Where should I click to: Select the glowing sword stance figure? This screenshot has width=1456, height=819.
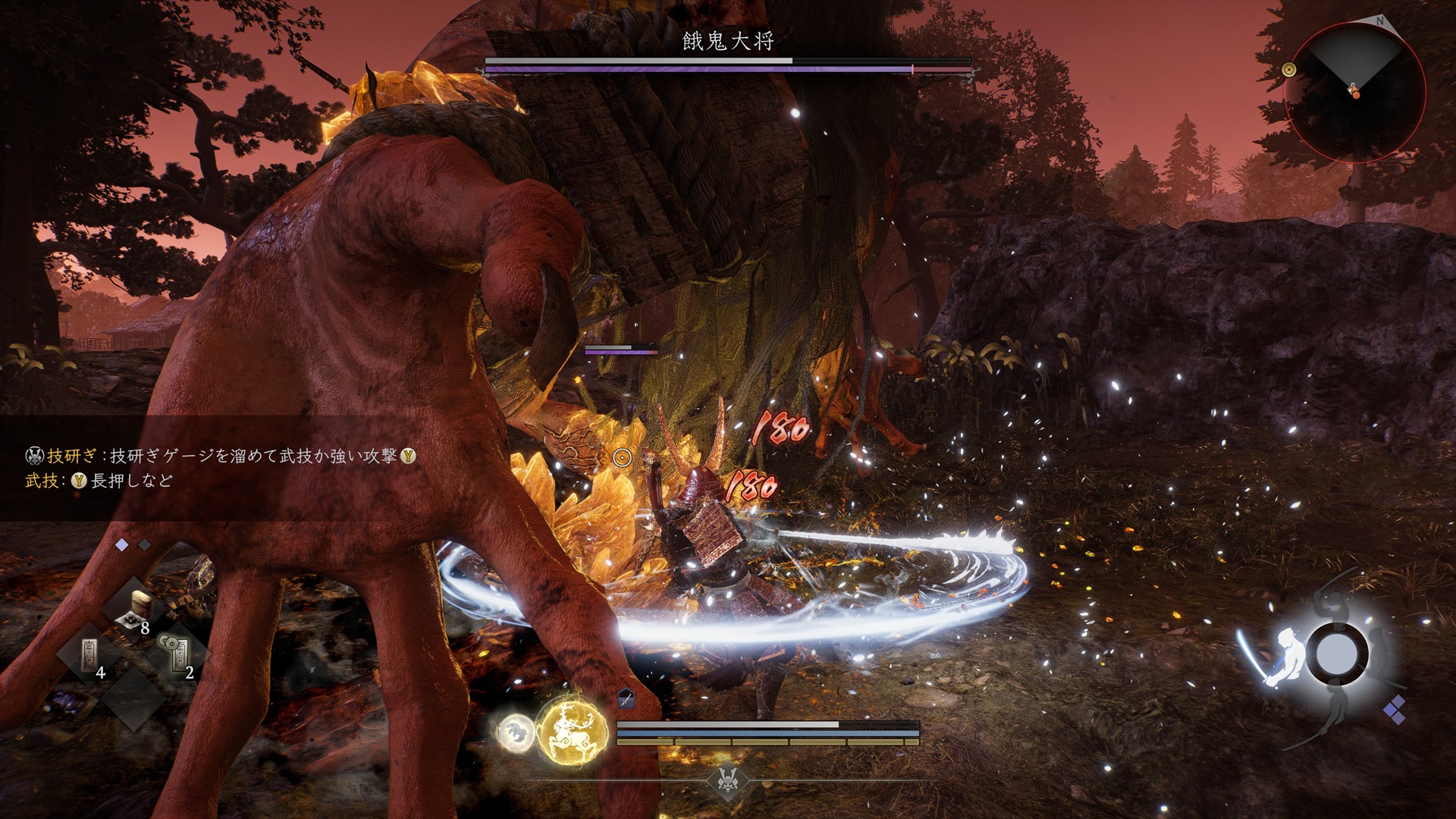1281,657
